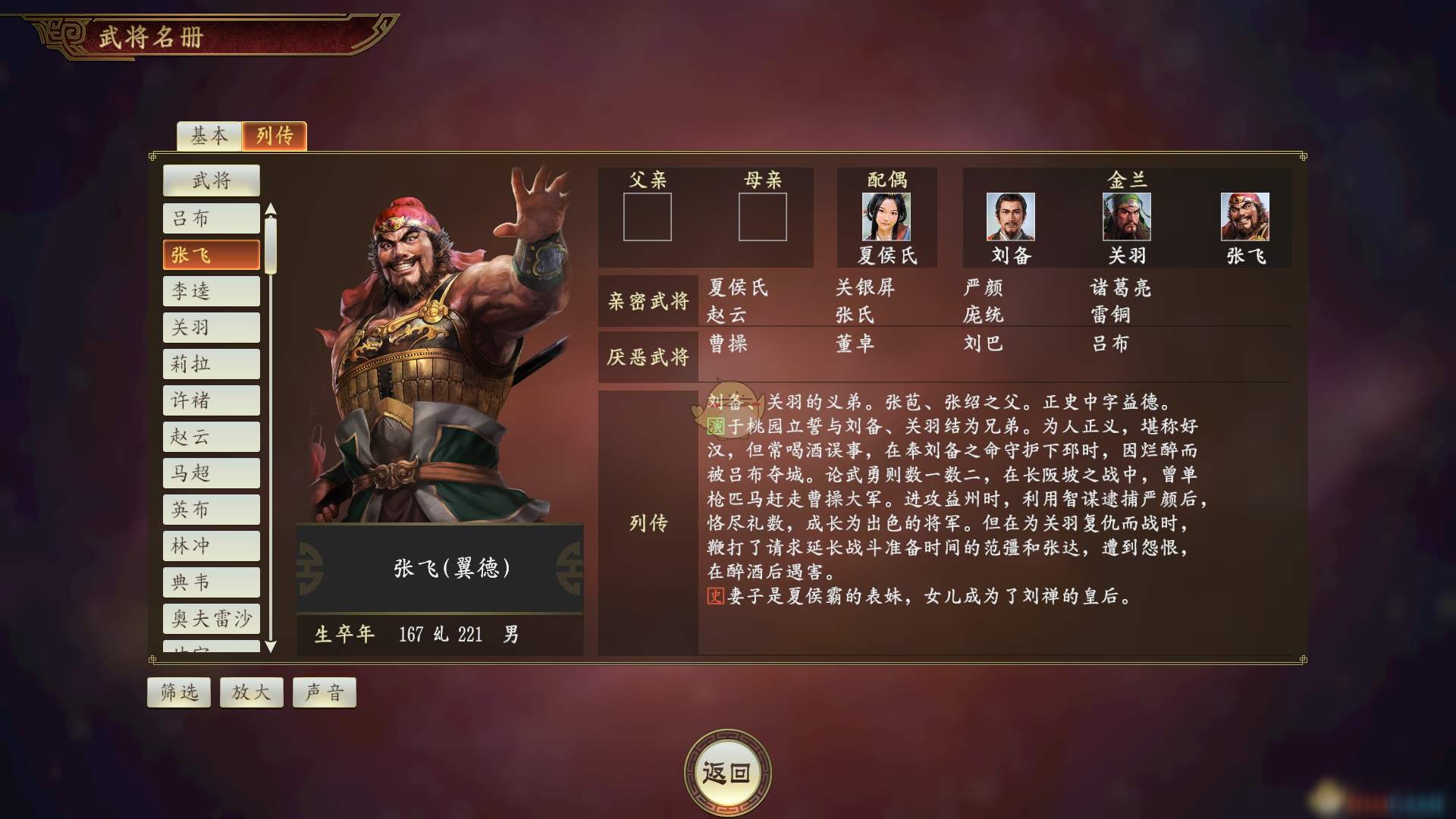The image size is (1456, 819).
Task: Click the scrollbar down arrow
Action: click(271, 648)
